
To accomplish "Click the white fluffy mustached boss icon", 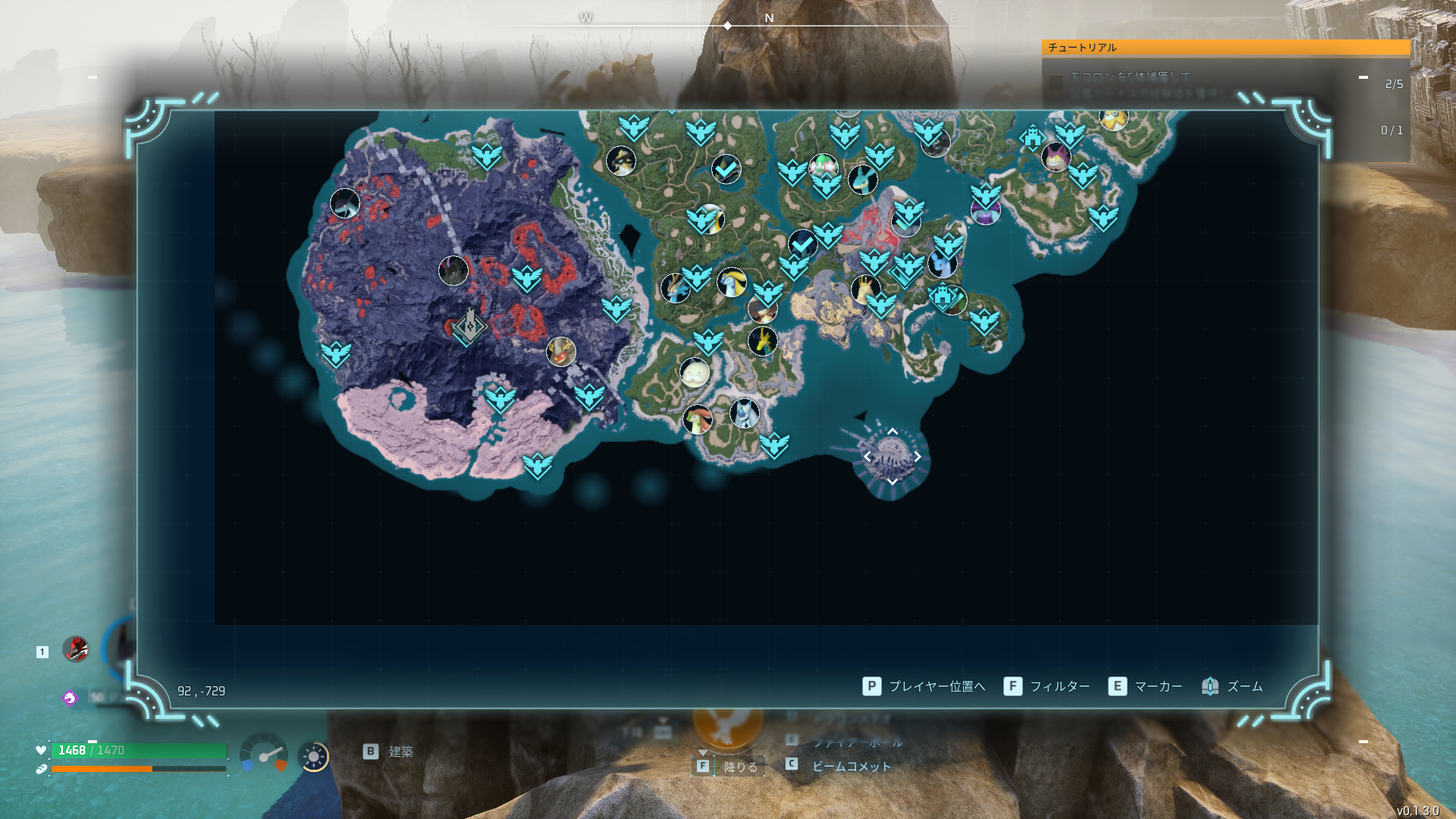I will 695,373.
